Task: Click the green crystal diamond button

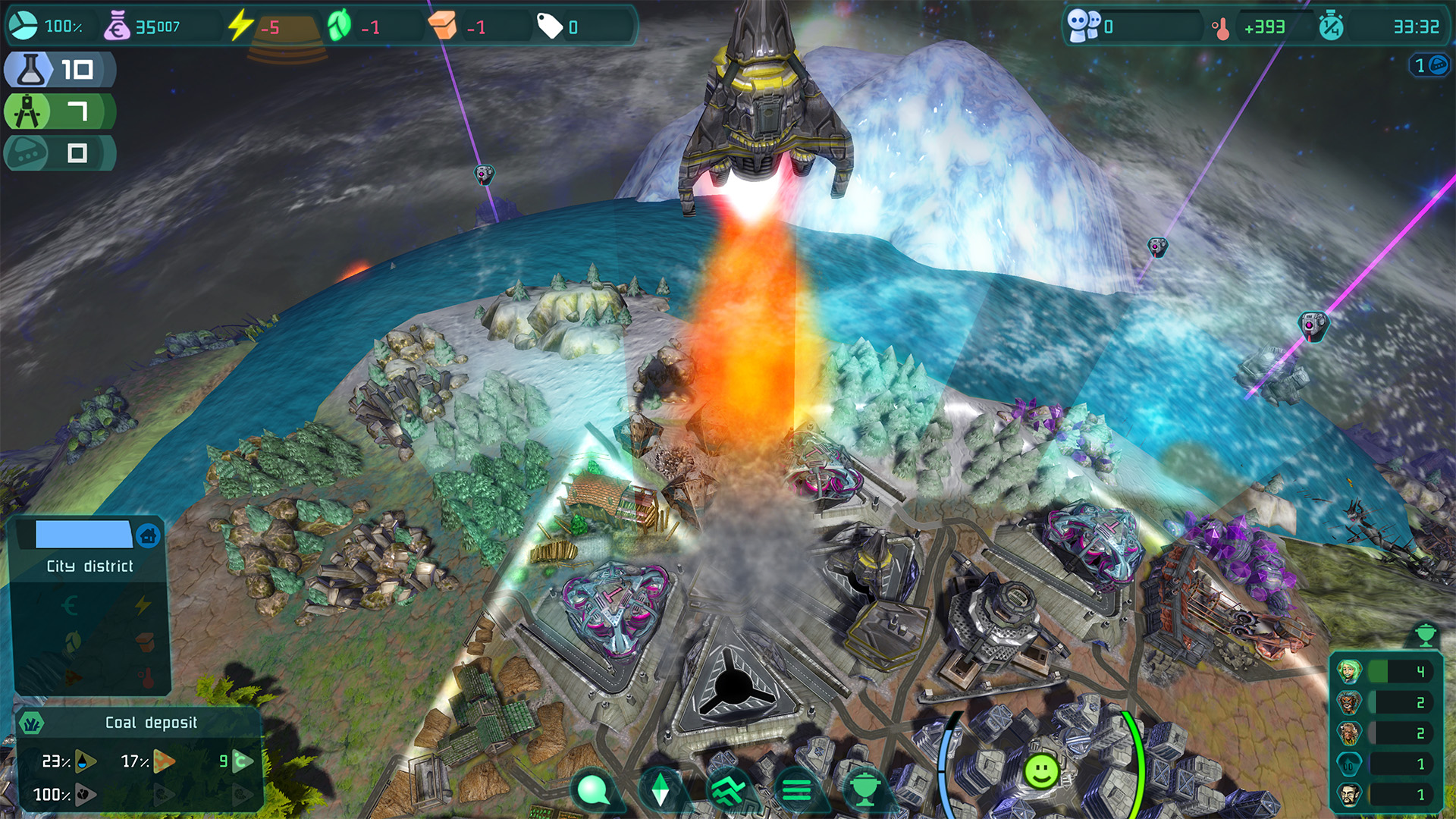Action: coord(661,790)
